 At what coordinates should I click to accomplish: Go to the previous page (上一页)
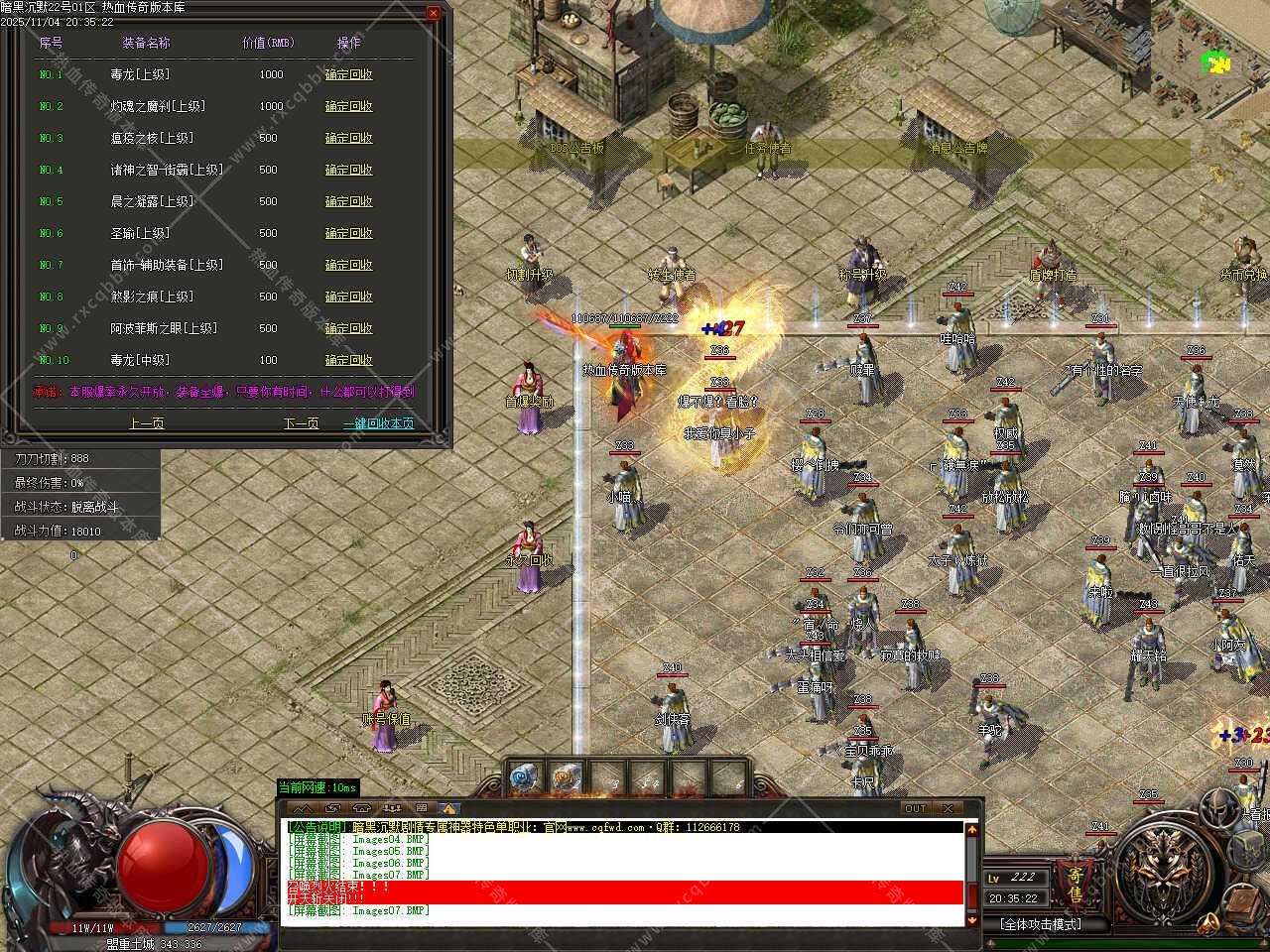point(147,422)
